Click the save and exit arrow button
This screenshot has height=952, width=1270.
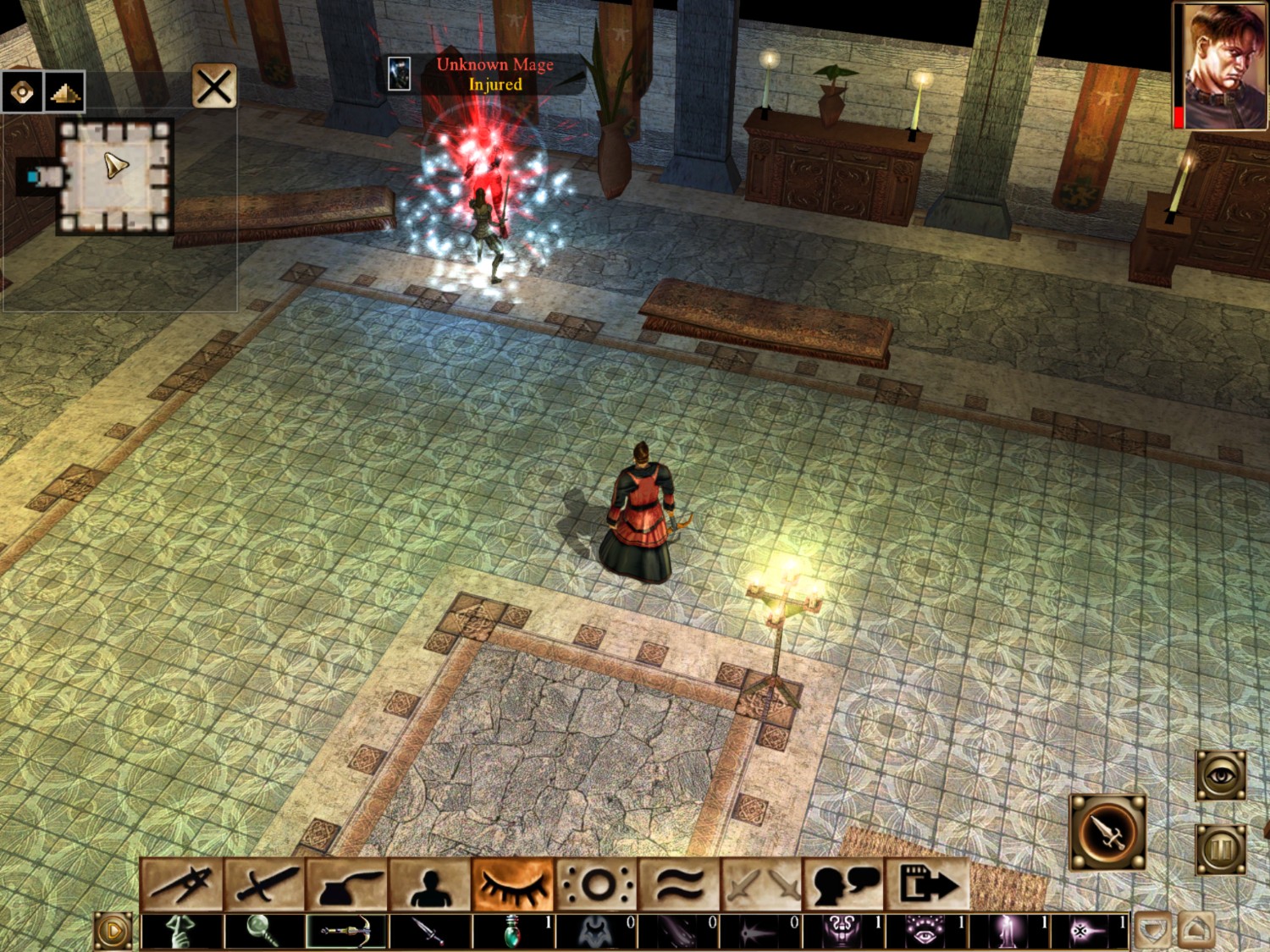coord(927,885)
